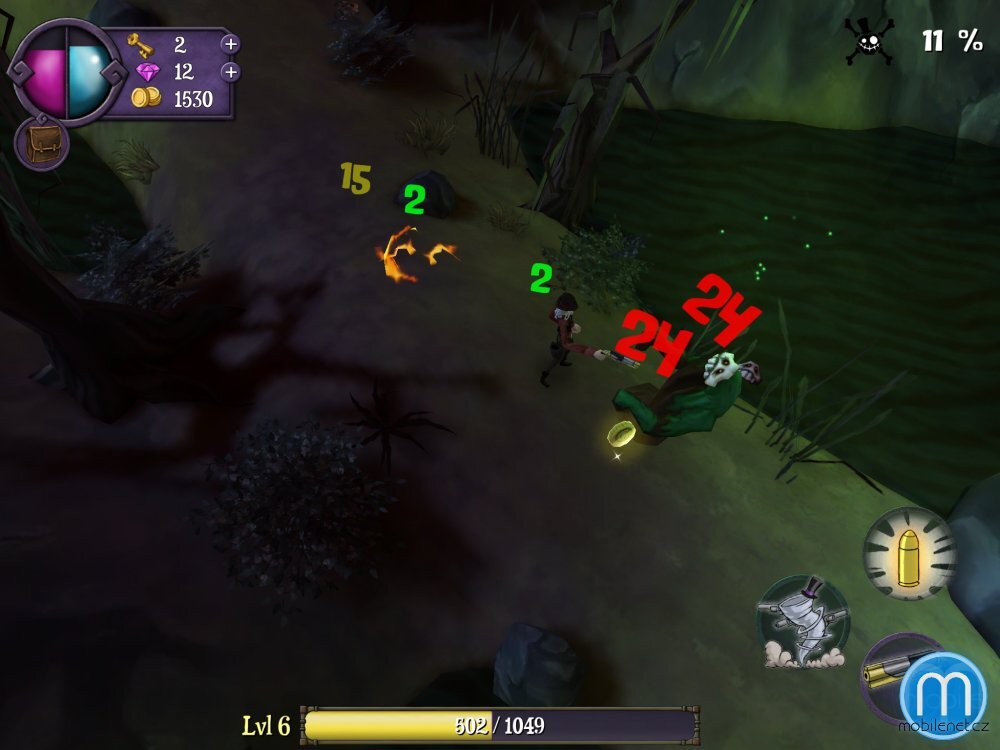Activate the golden bullet ability
Viewport: 1000px width, 750px height.
[909, 554]
